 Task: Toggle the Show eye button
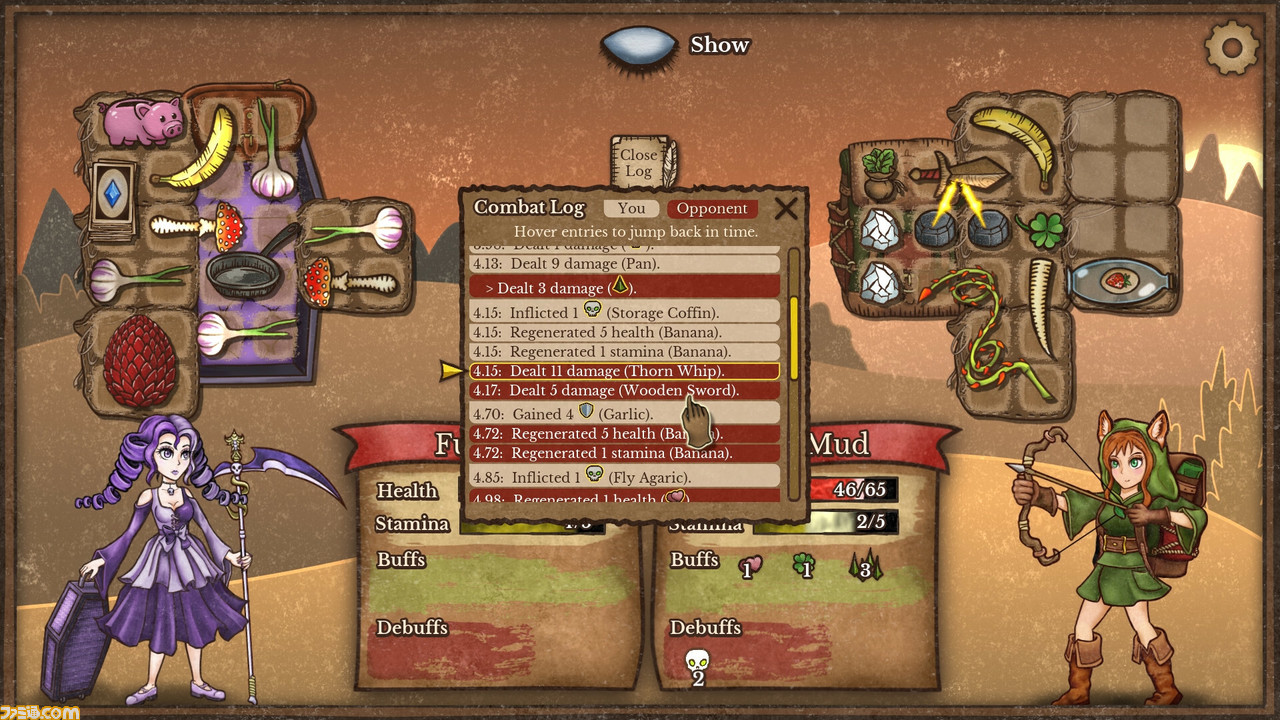(640, 46)
